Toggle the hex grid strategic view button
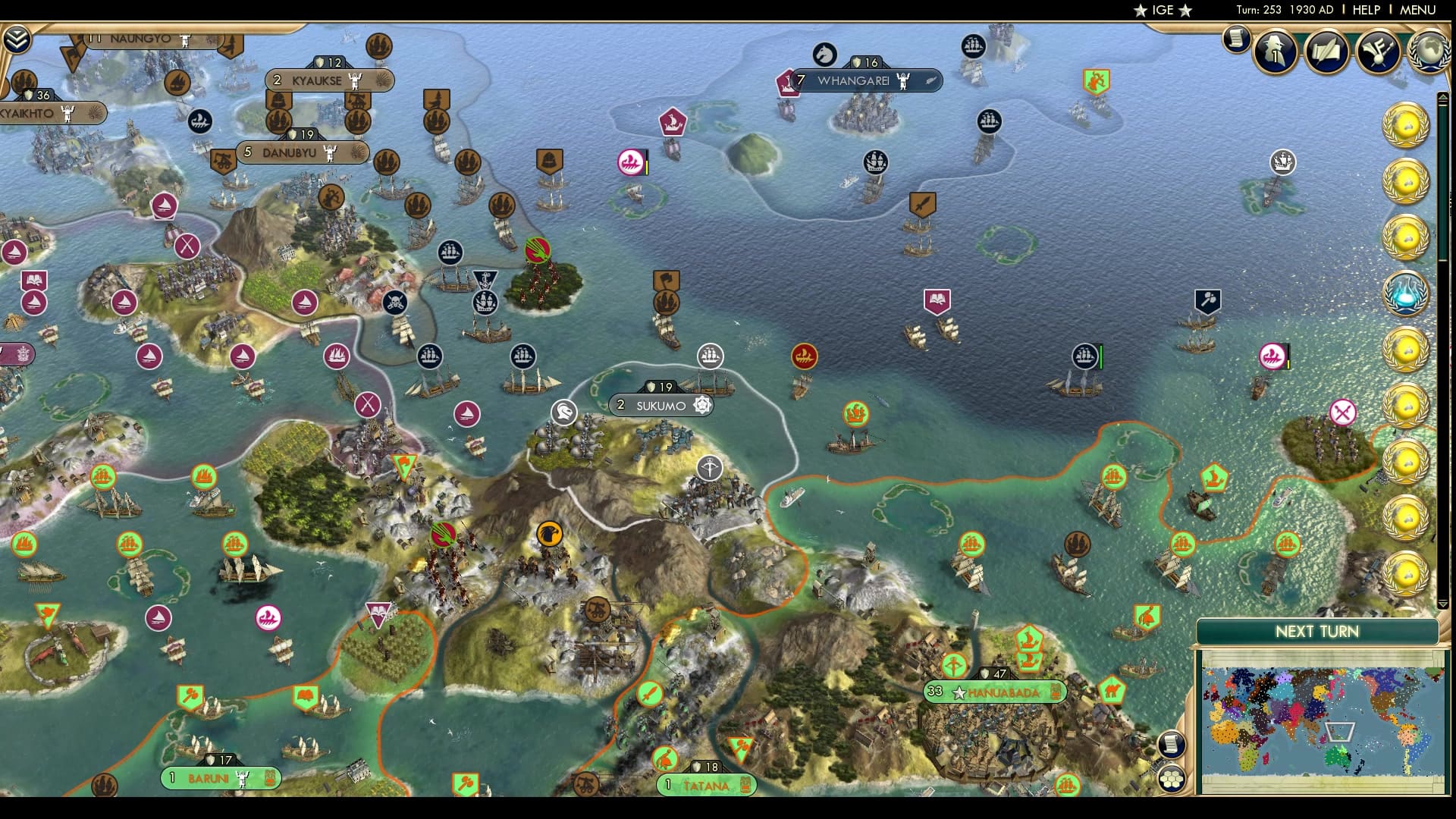 pyautogui.click(x=1172, y=778)
